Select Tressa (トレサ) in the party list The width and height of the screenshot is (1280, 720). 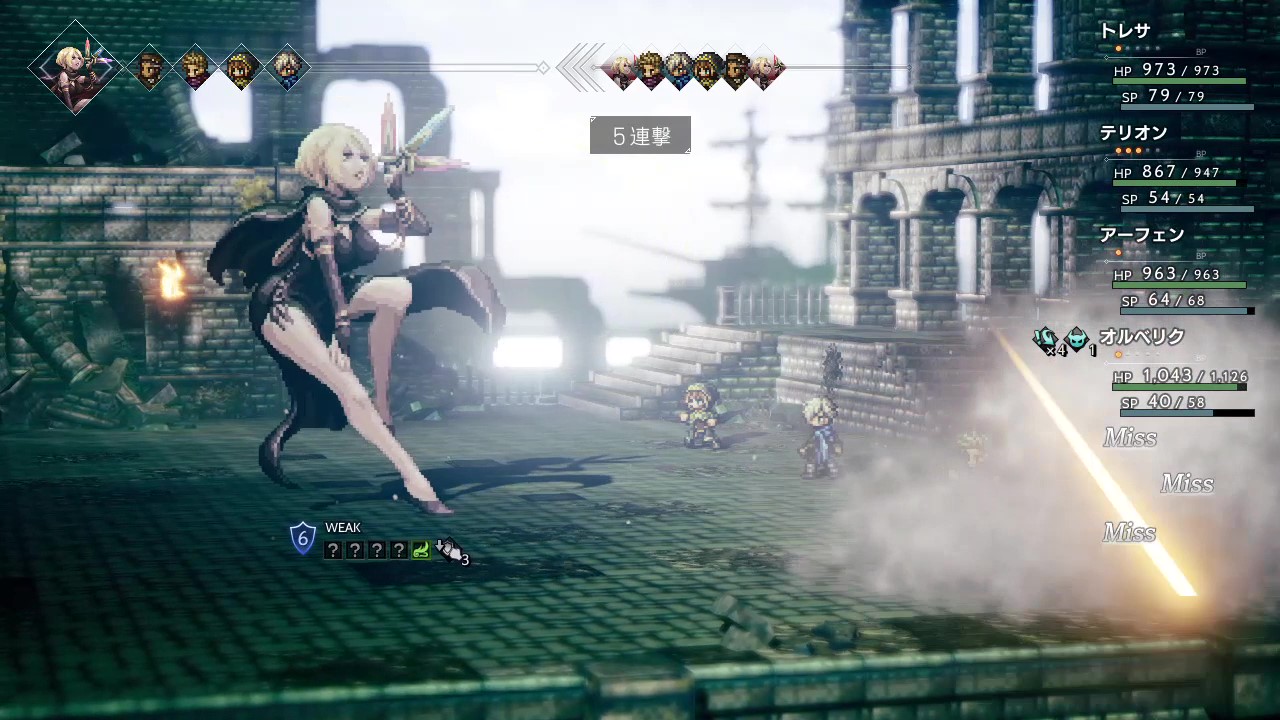coord(1125,32)
